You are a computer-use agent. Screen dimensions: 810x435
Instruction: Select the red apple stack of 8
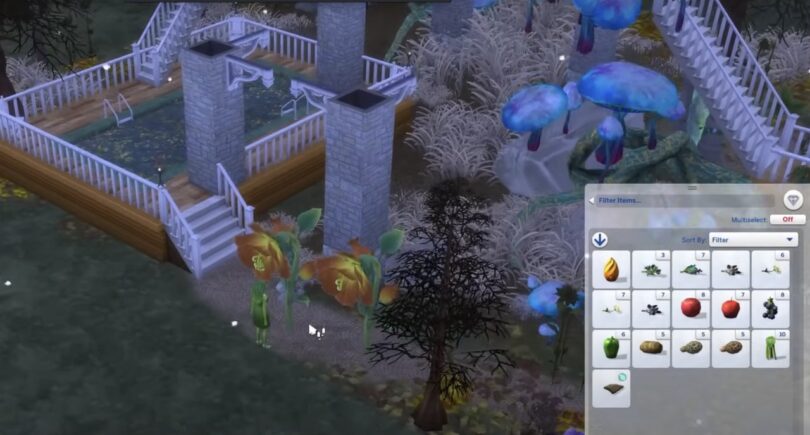(x=691, y=308)
